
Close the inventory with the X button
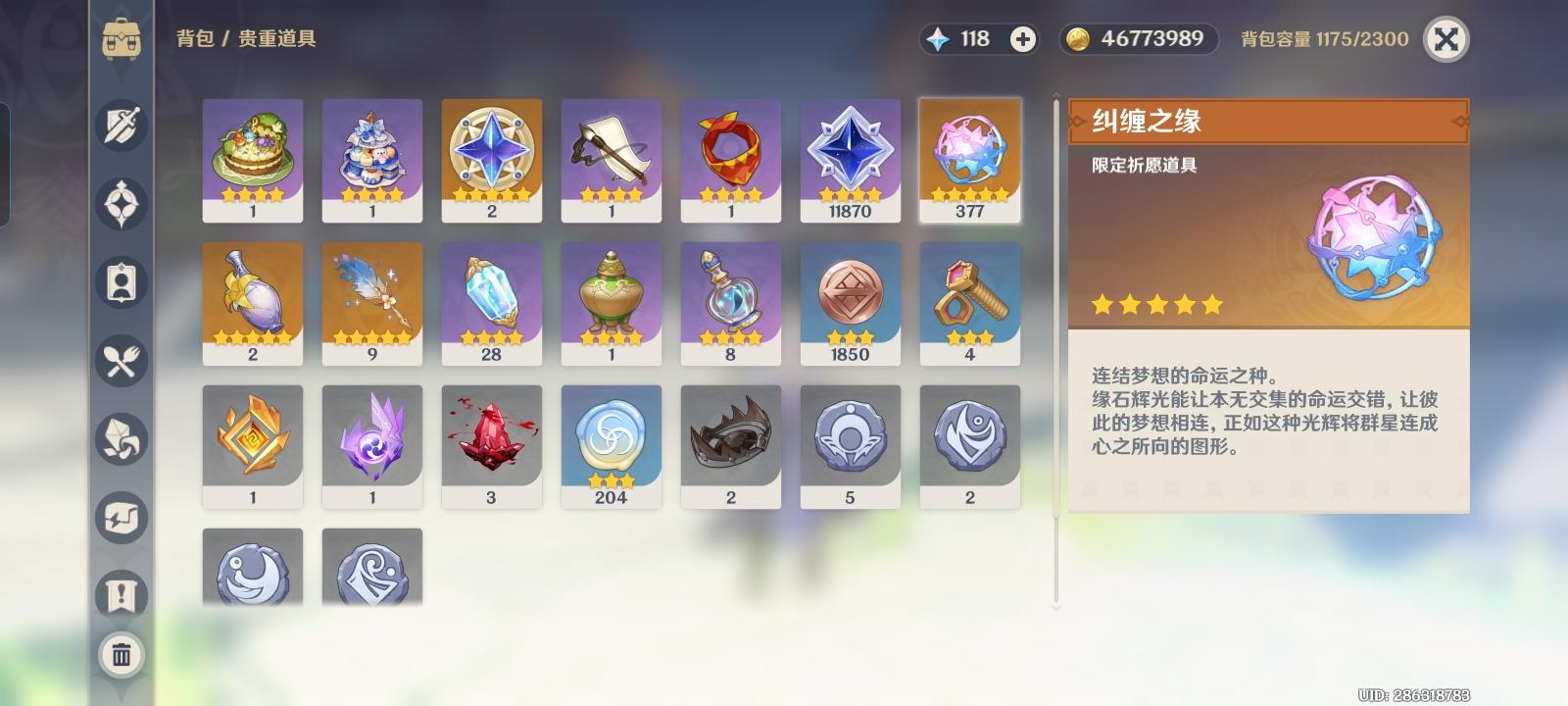click(x=1447, y=40)
